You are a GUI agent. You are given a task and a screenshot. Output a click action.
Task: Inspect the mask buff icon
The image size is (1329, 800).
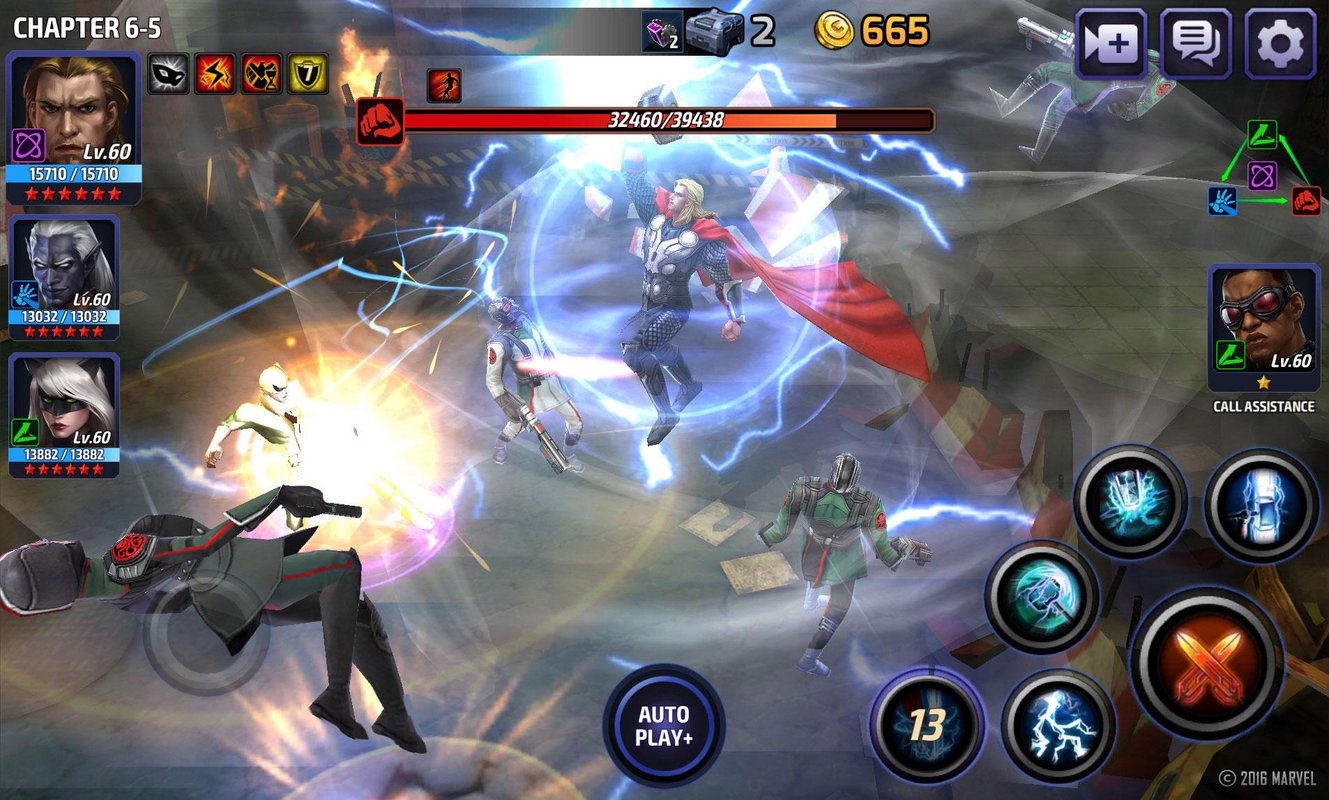(167, 73)
